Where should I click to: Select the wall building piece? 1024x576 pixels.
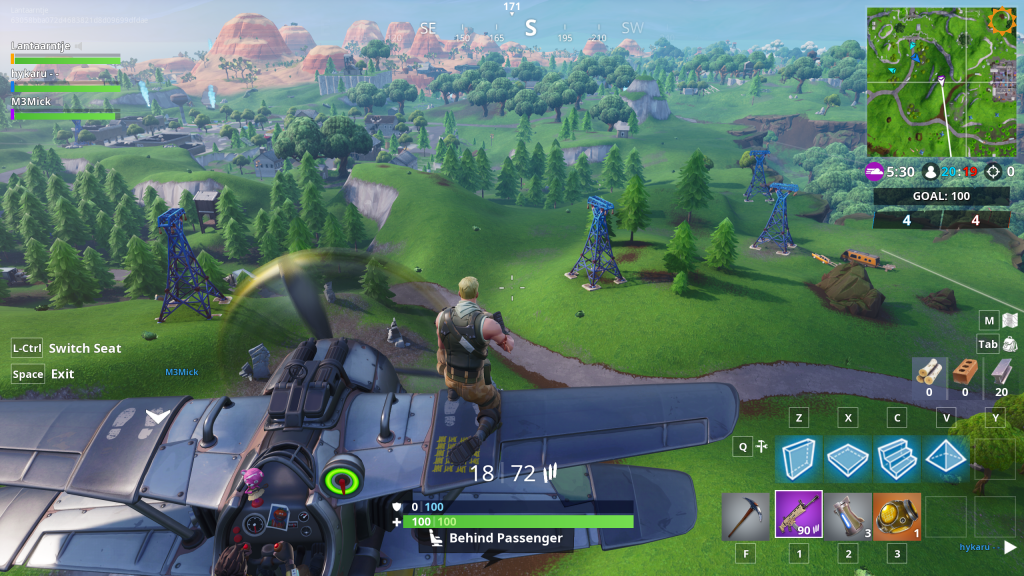pos(798,458)
